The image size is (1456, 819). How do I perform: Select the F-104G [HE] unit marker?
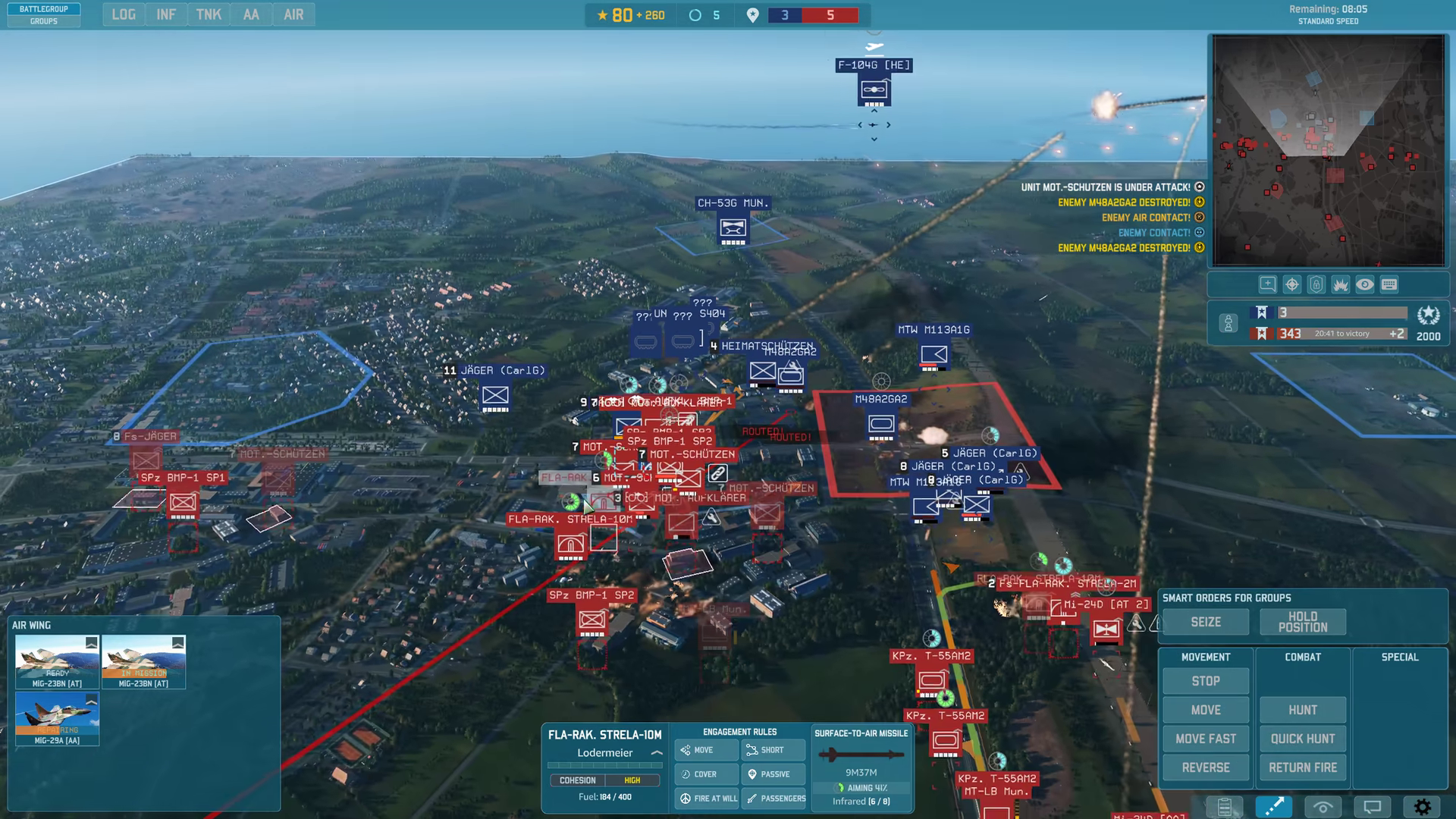874,90
